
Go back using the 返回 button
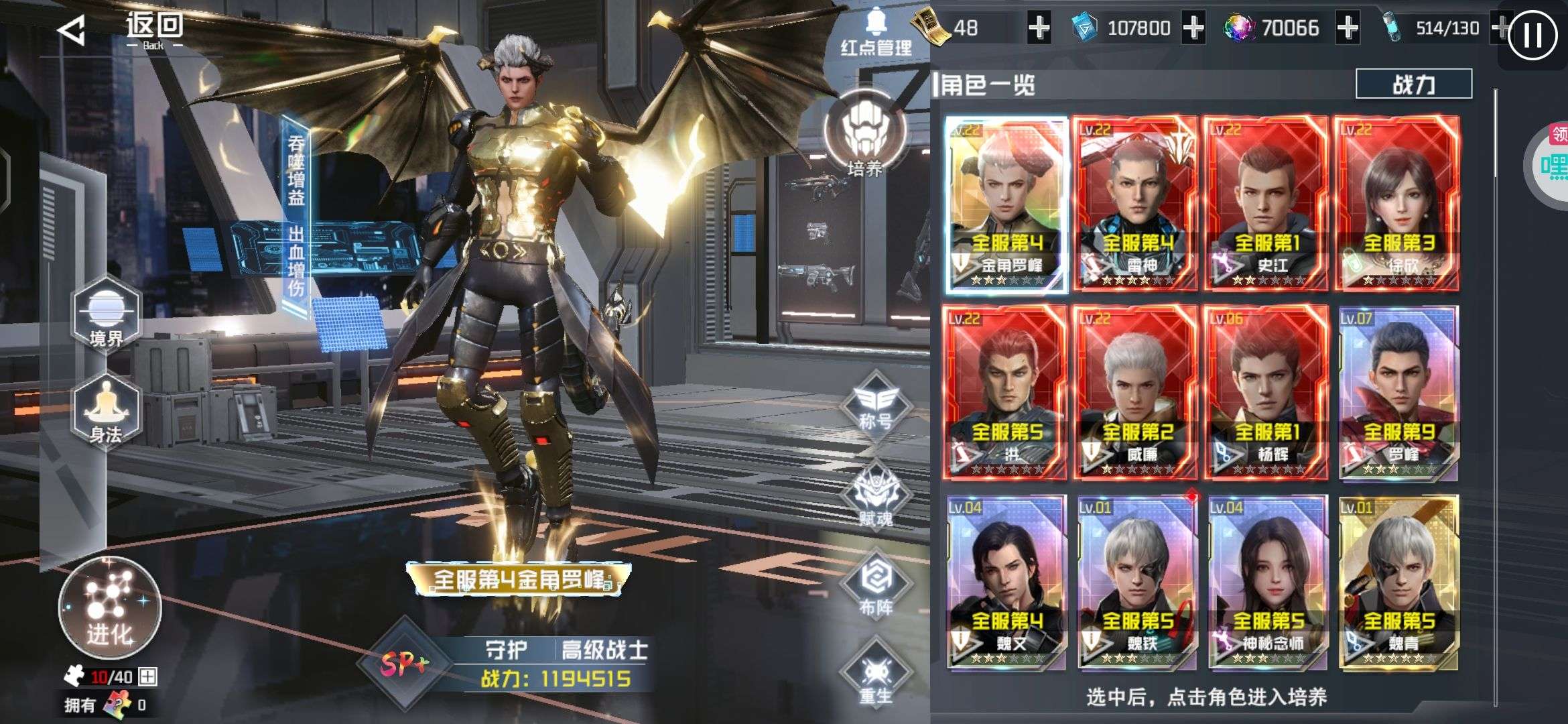[x=121, y=30]
